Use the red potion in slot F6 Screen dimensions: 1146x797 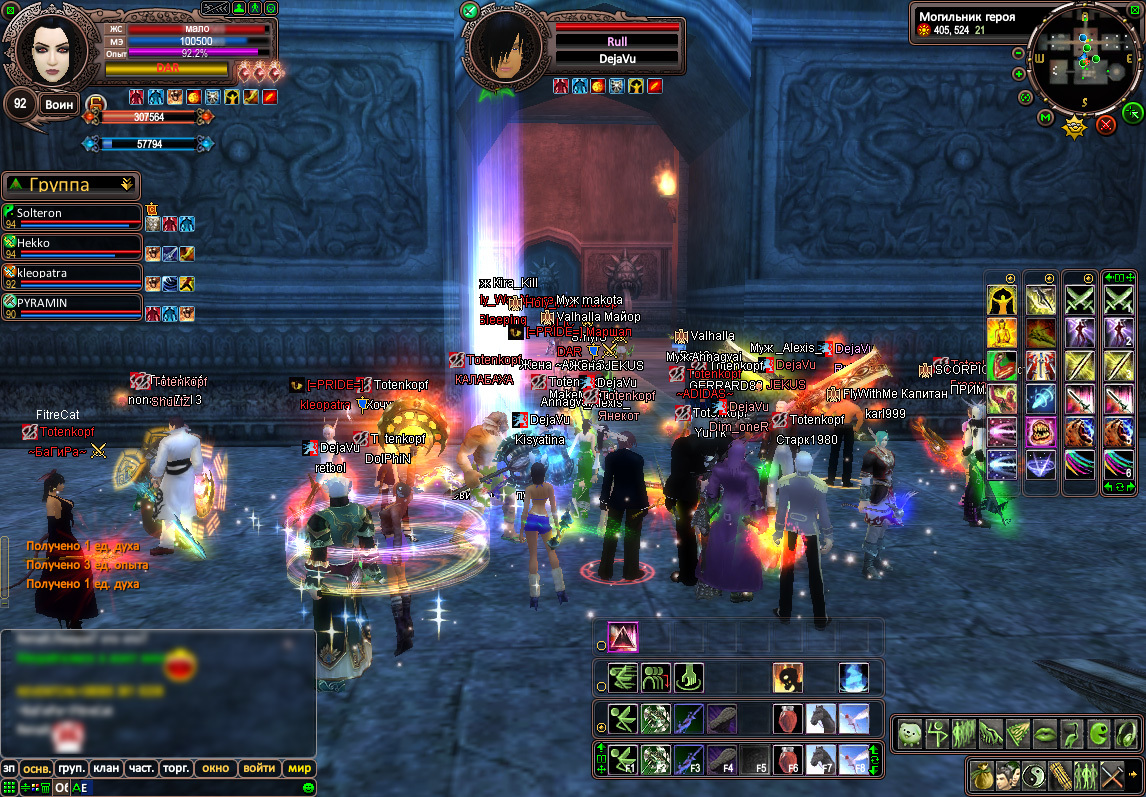(x=788, y=761)
